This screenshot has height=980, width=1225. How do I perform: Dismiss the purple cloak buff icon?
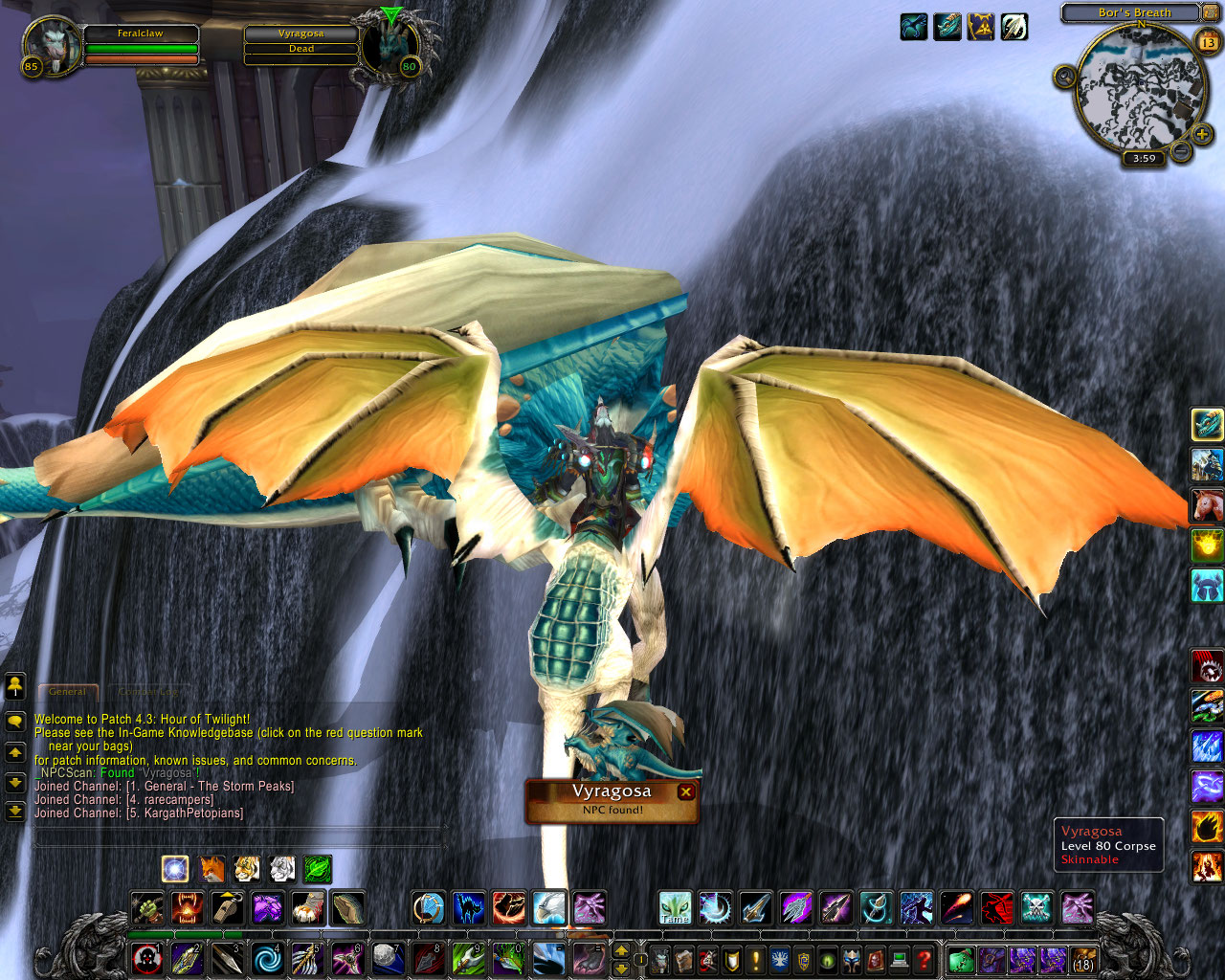(981, 27)
